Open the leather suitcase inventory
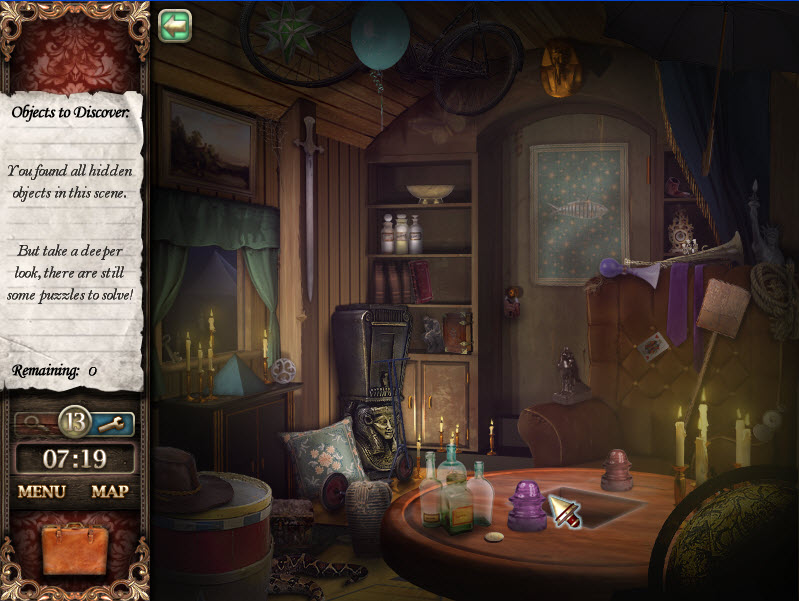Screen dimensions: 799x601 pyautogui.click(x=75, y=550)
